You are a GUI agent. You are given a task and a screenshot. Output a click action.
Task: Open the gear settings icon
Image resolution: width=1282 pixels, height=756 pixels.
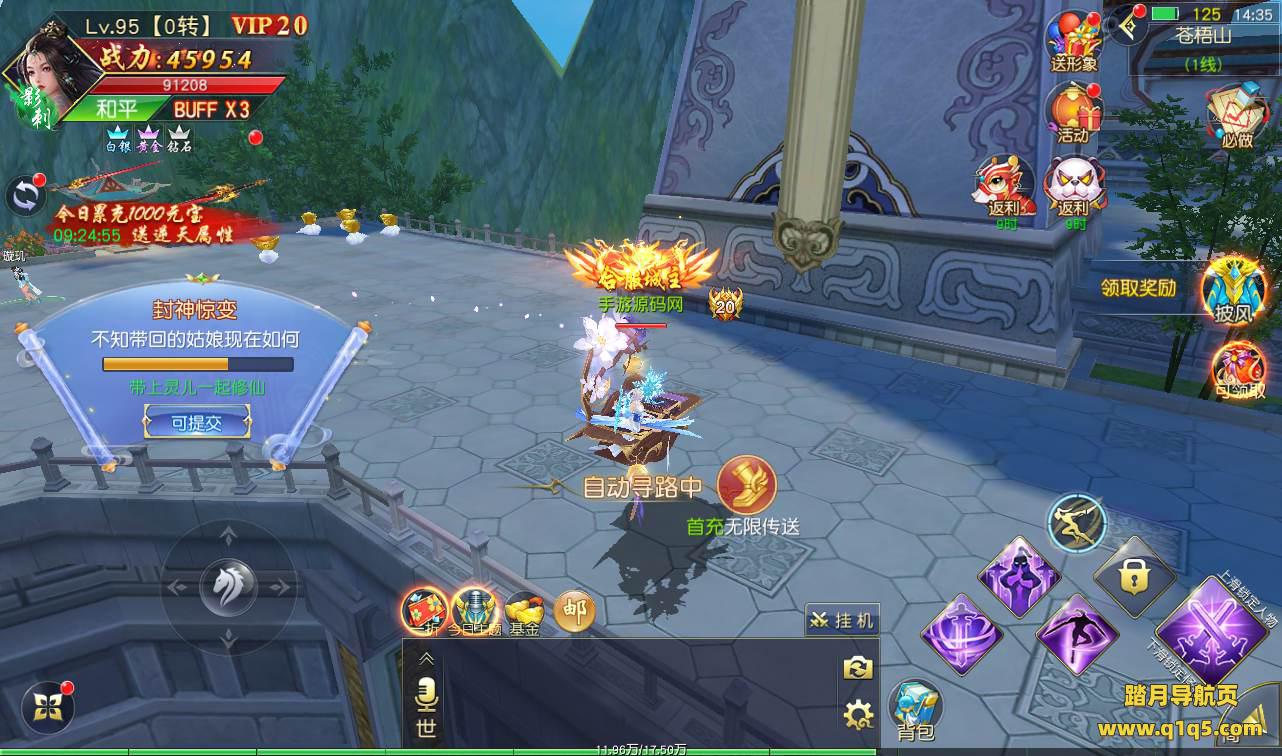click(858, 714)
